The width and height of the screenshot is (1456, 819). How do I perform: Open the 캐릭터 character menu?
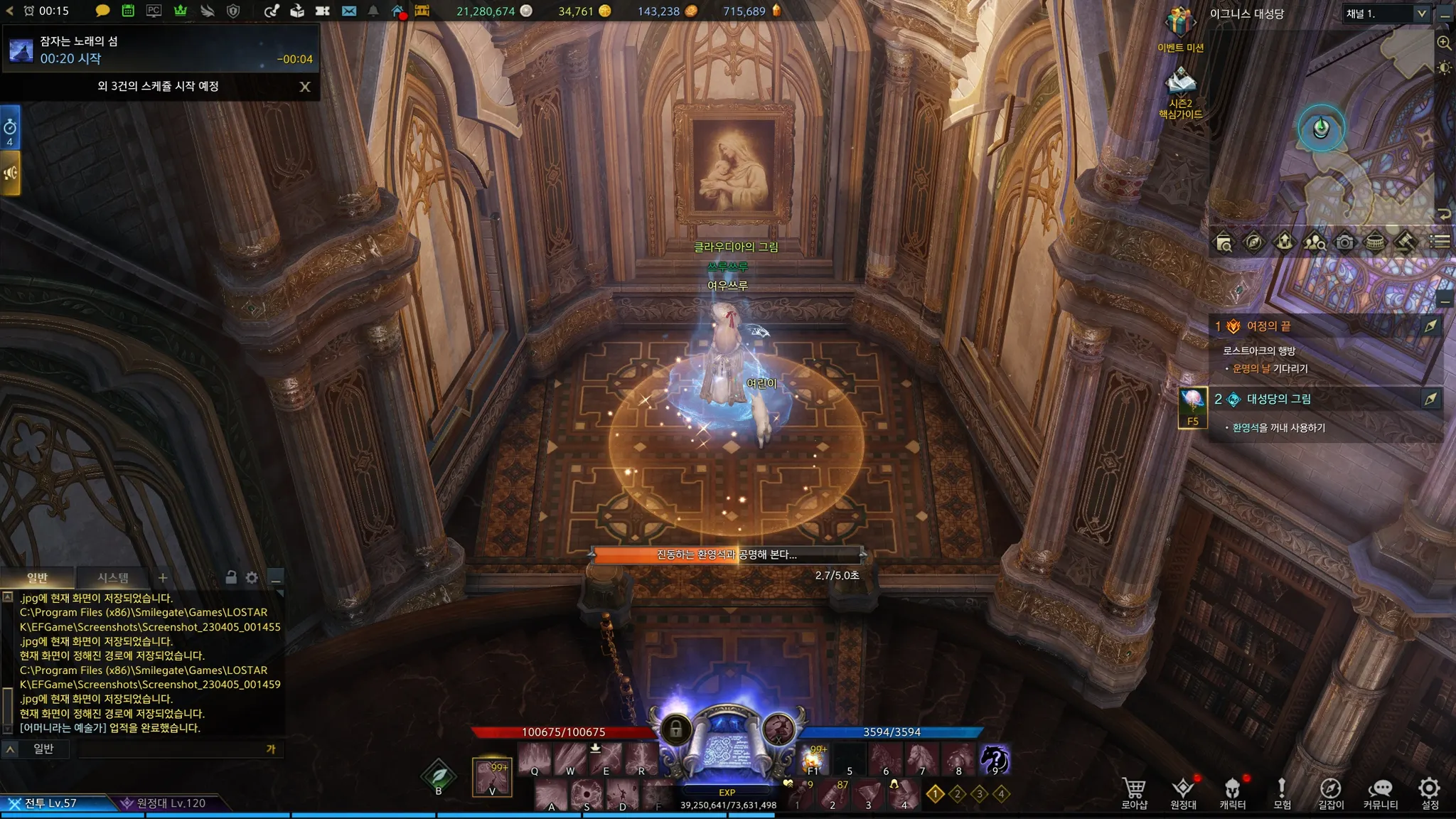point(1232,793)
